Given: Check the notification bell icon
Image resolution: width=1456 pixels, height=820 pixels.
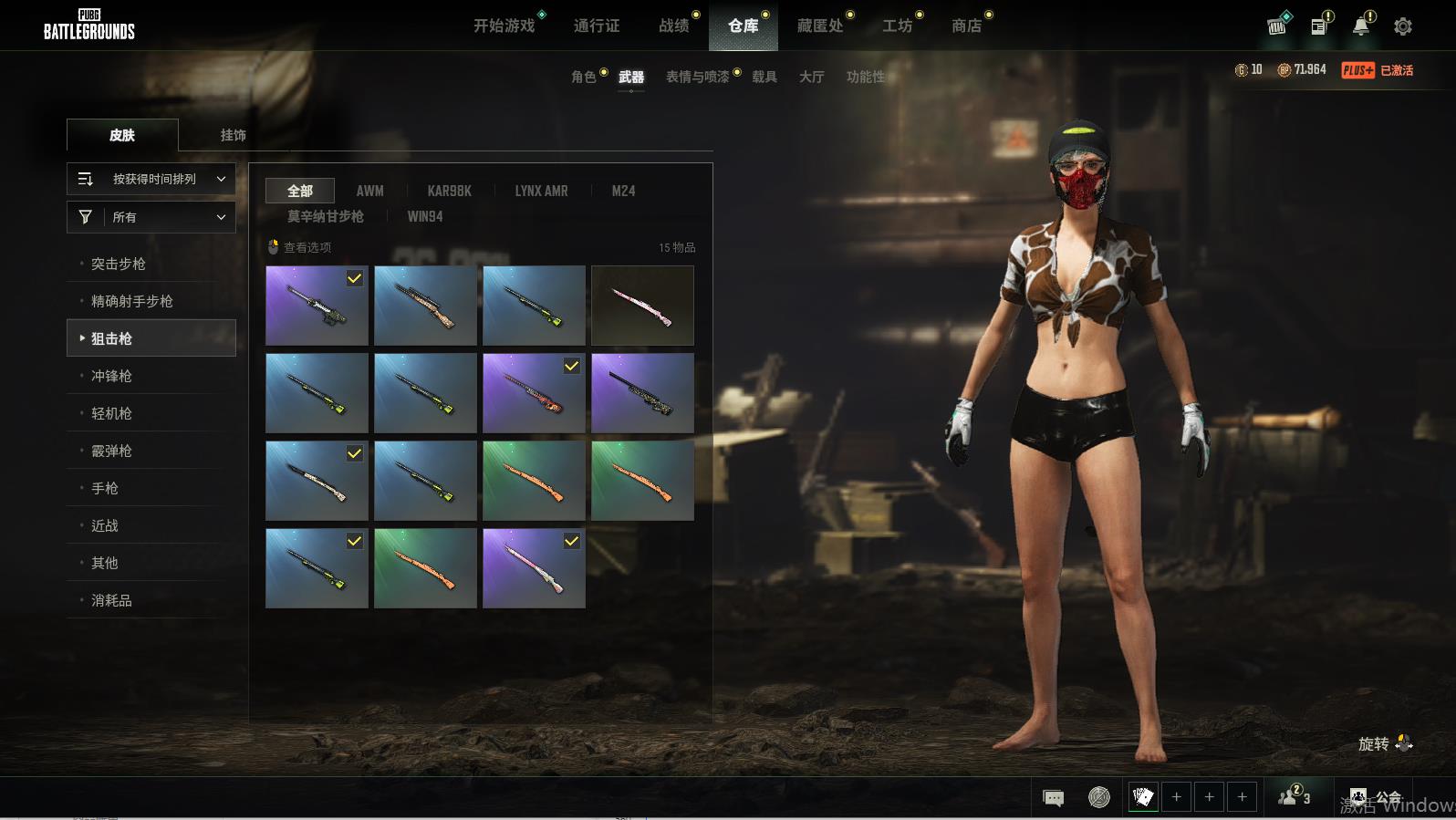Looking at the screenshot, I should [x=1361, y=26].
